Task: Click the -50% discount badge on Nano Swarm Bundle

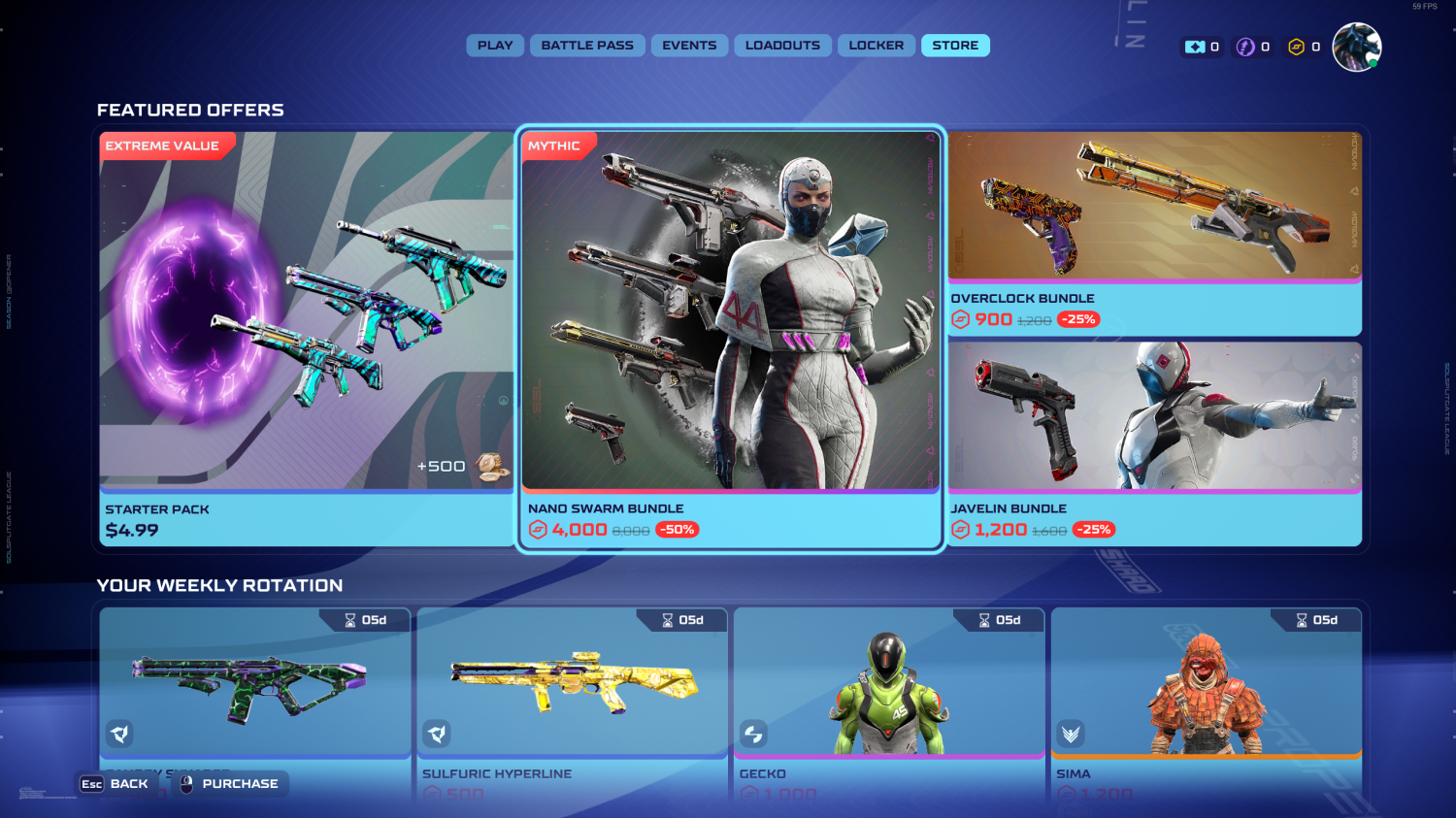Action: (x=678, y=529)
